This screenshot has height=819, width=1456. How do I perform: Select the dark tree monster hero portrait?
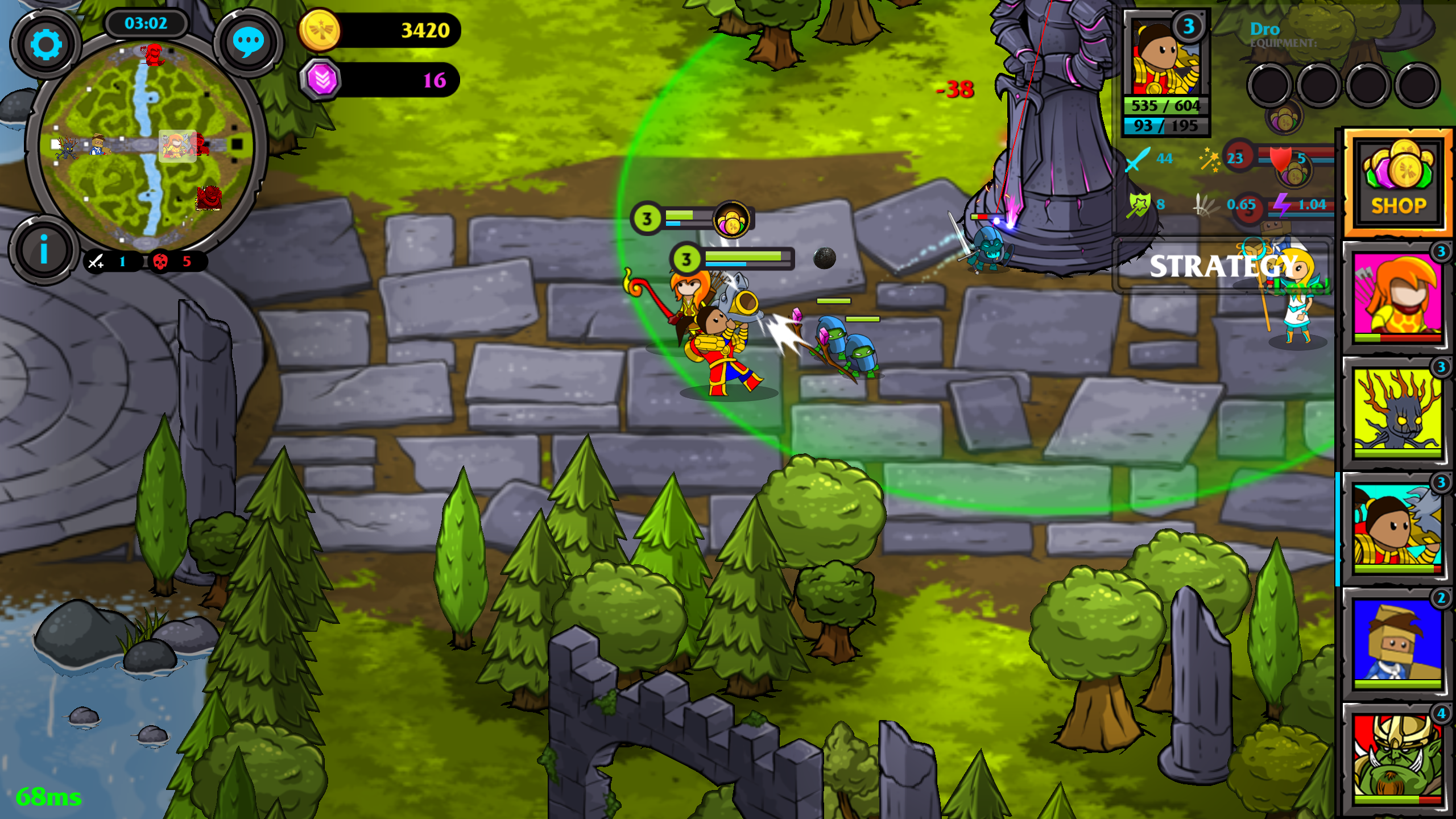pyautogui.click(x=1397, y=411)
